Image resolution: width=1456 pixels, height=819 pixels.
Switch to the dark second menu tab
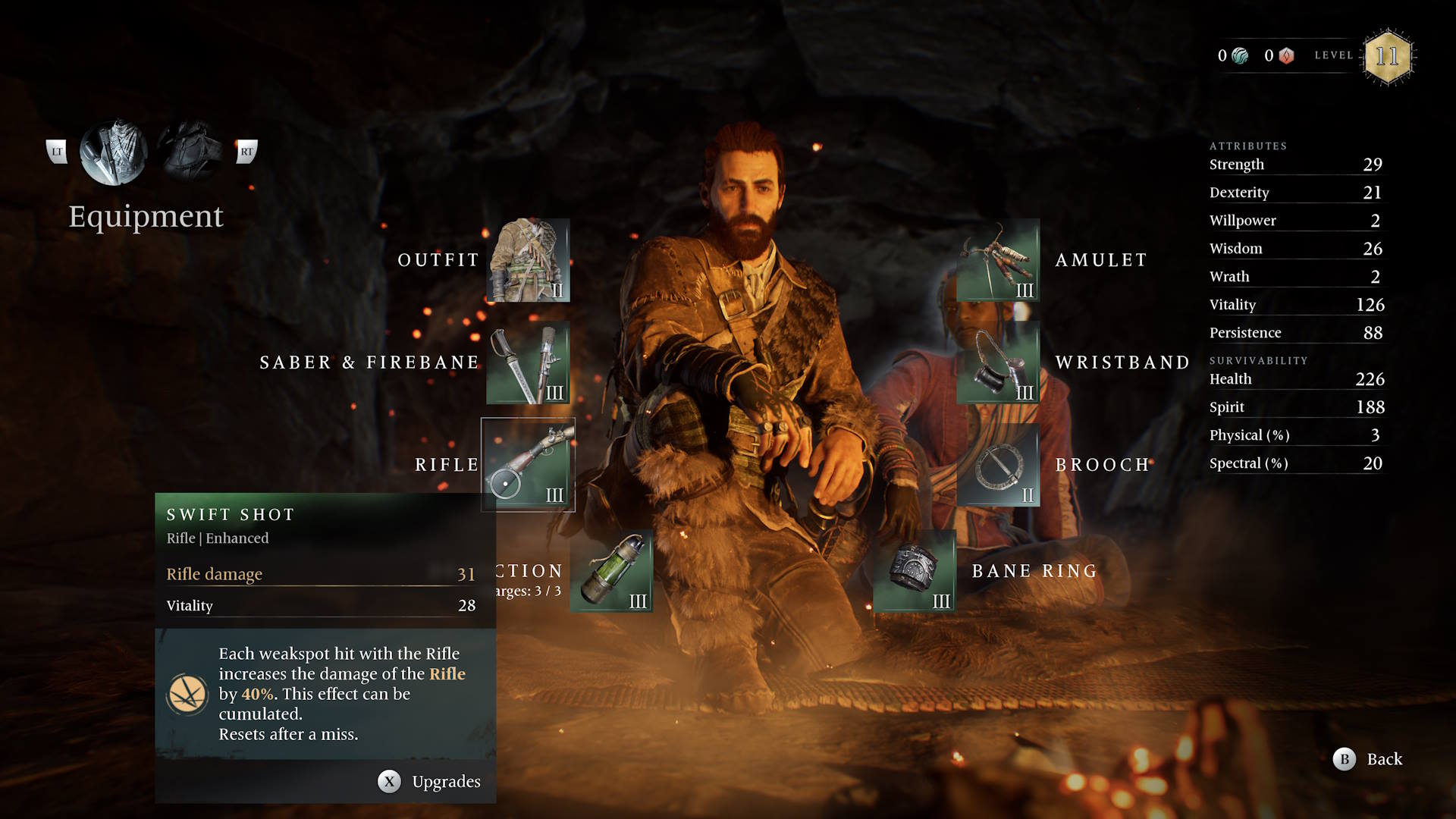click(x=190, y=152)
